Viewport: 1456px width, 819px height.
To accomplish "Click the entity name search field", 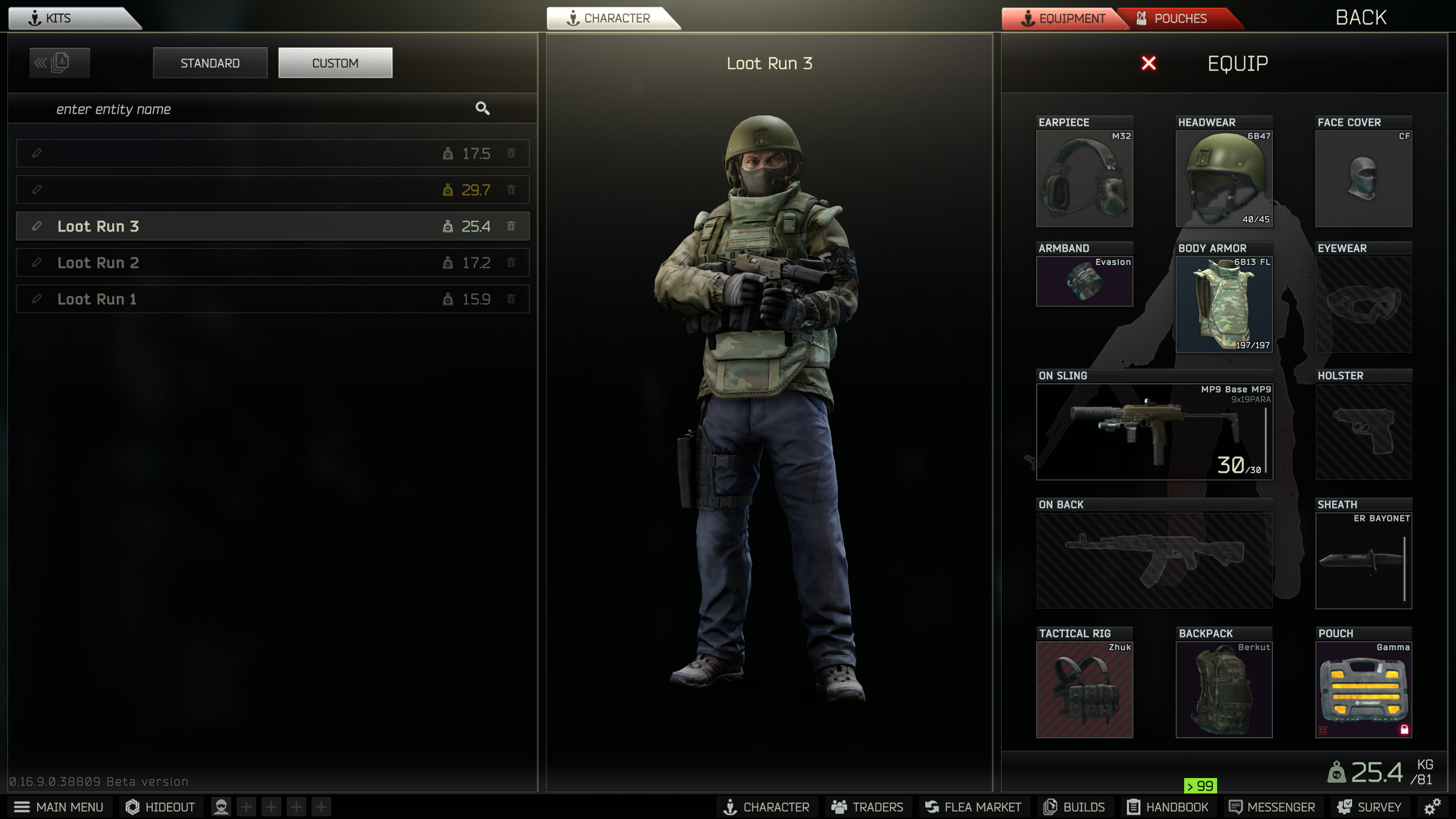I will pyautogui.click(x=256, y=109).
